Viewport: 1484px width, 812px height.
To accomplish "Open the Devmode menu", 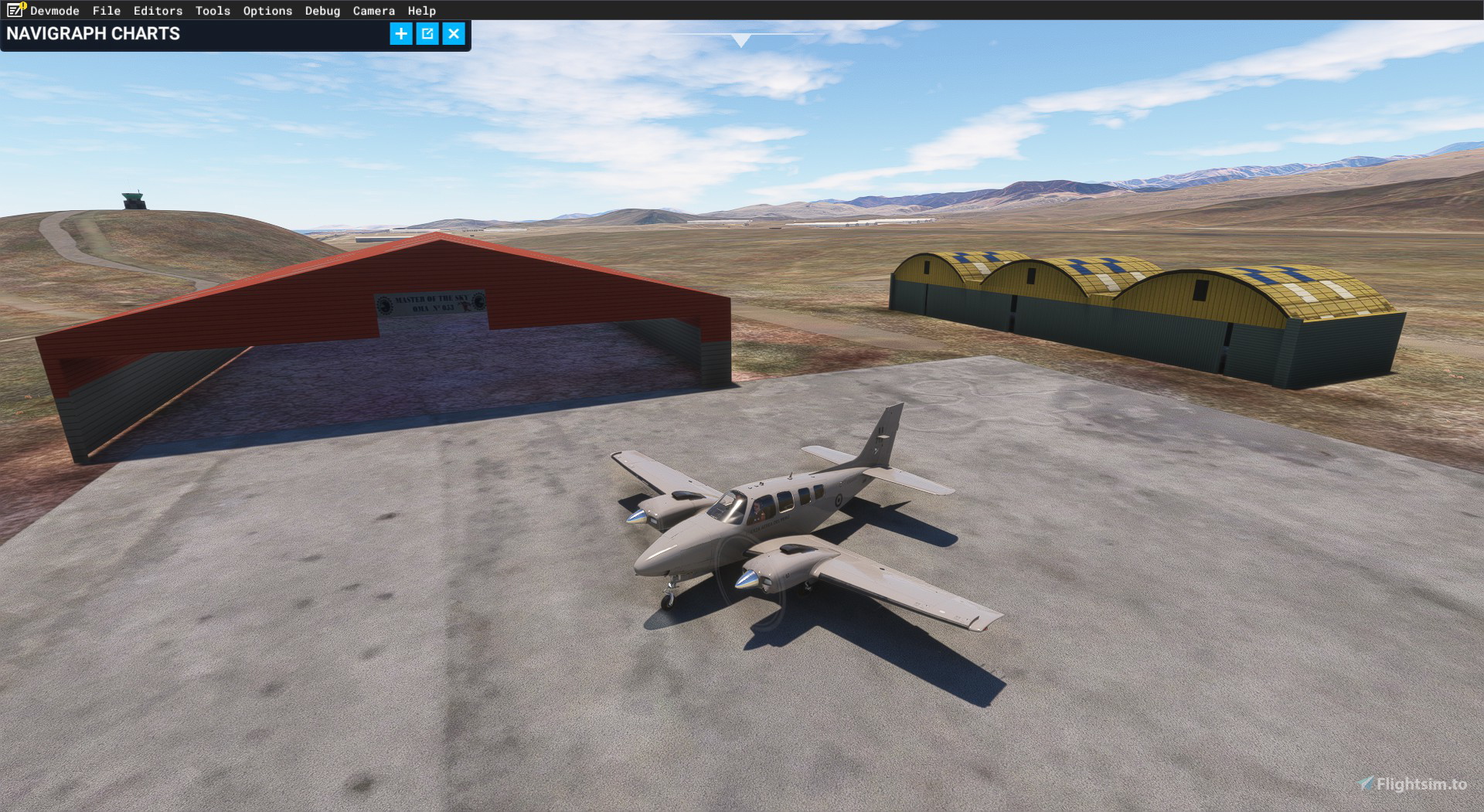I will pyautogui.click(x=54, y=11).
